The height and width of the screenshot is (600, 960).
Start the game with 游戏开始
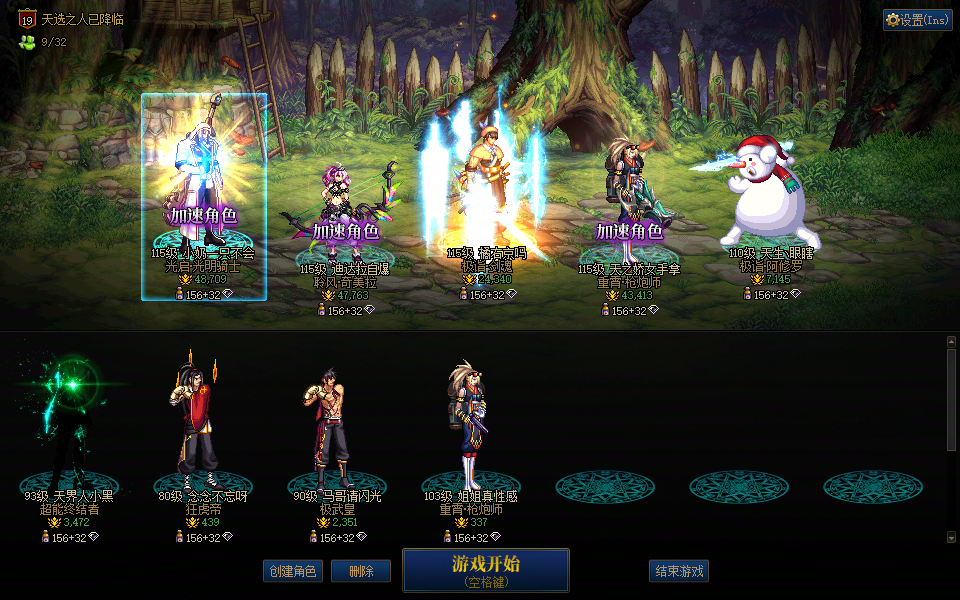click(486, 570)
